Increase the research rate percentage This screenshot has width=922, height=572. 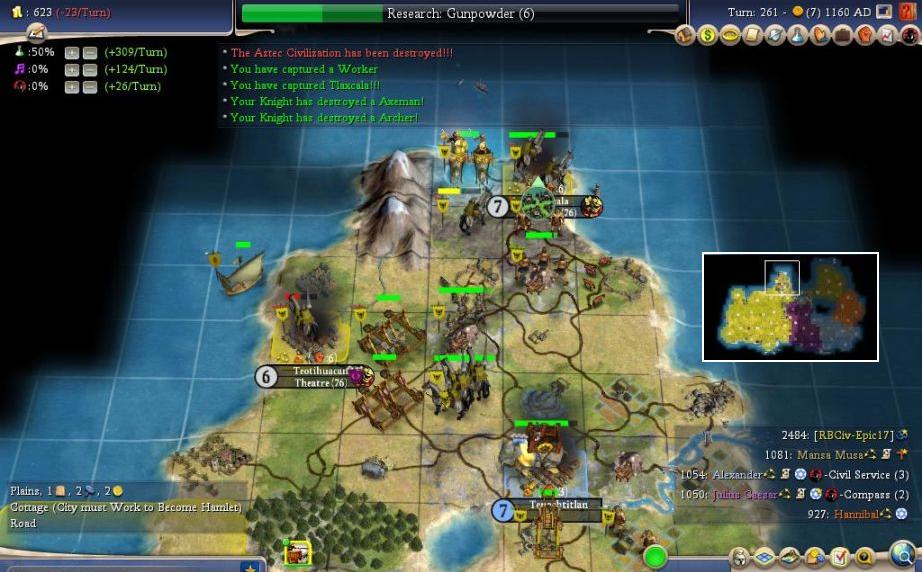pyautogui.click(x=72, y=52)
